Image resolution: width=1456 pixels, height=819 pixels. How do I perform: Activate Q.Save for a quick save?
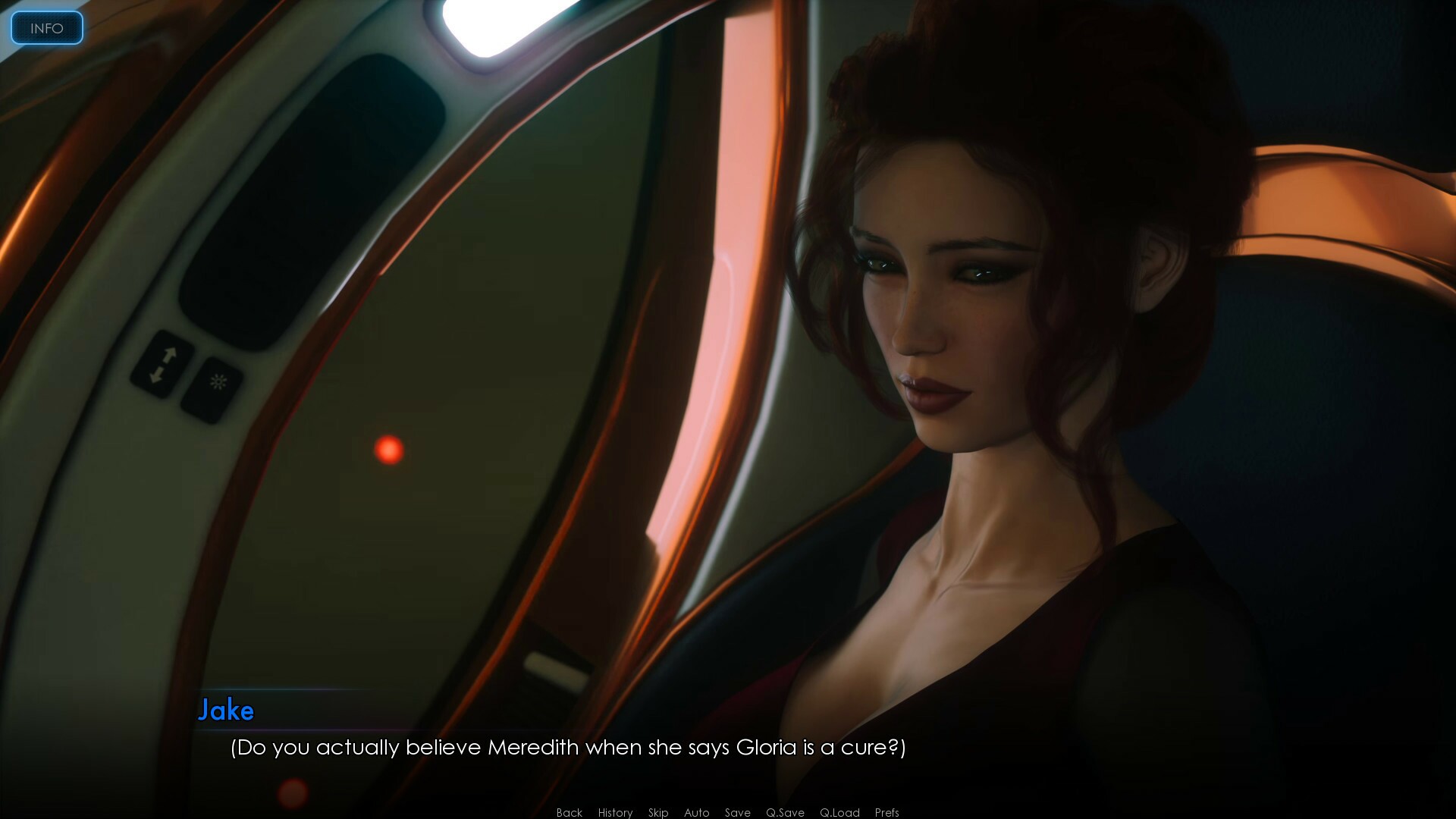pyautogui.click(x=787, y=812)
